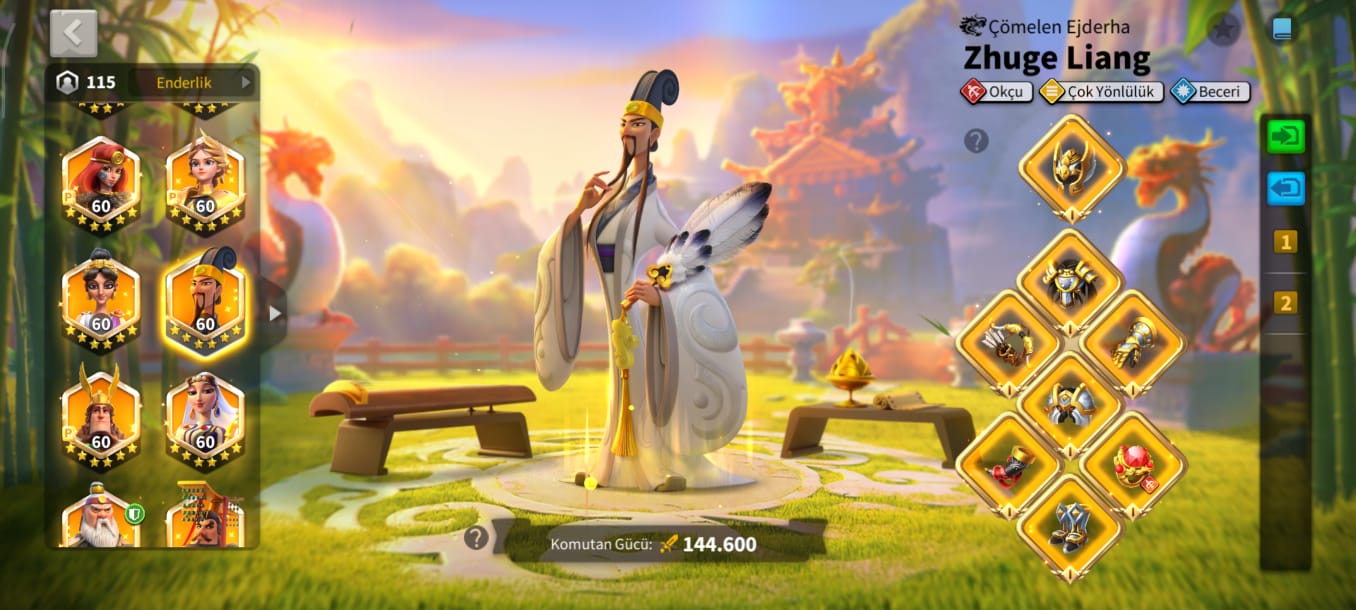The height and width of the screenshot is (610, 1356).
Task: Open the silver leg armor slot
Action: pyautogui.click(x=1071, y=403)
